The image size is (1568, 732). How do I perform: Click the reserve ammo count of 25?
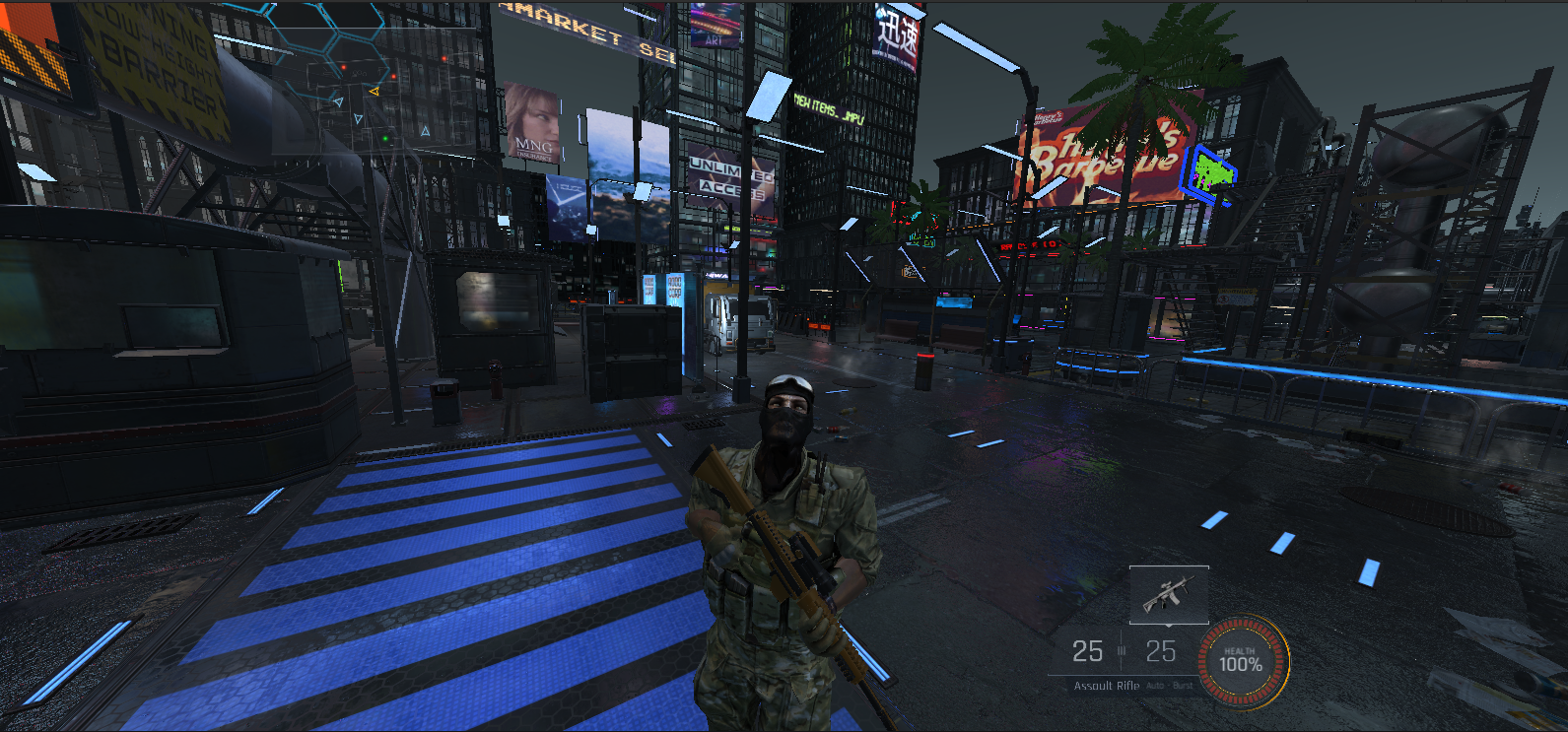point(1159,650)
